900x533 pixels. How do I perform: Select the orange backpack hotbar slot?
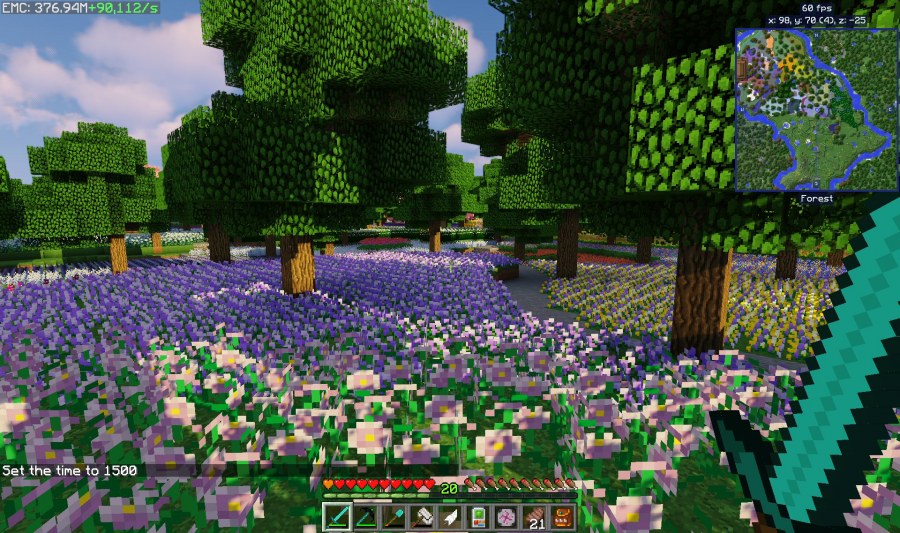pyautogui.click(x=562, y=517)
